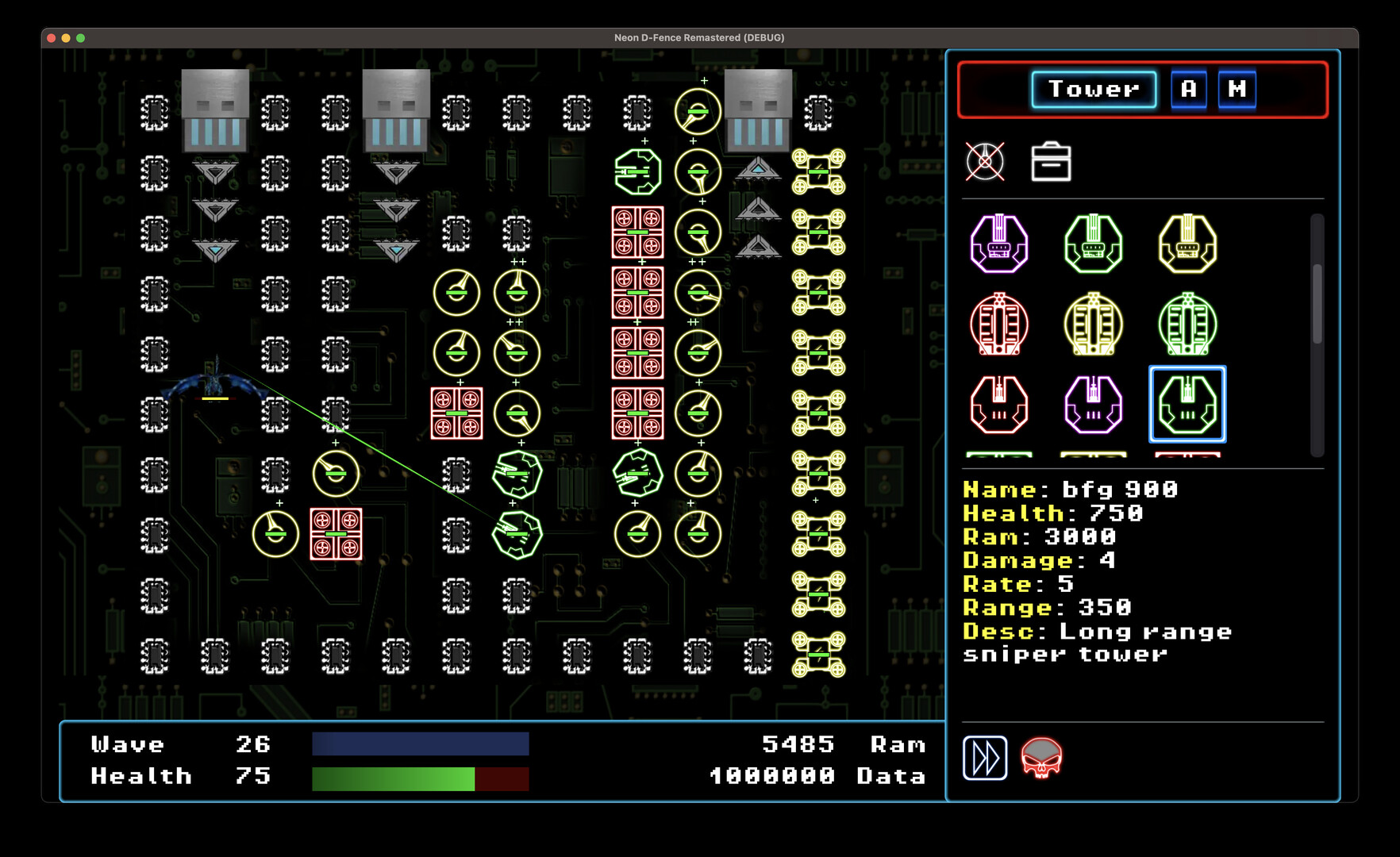This screenshot has height=857, width=1400.
Task: Minimize the window with the yellow button
Action: pyautogui.click(x=66, y=38)
